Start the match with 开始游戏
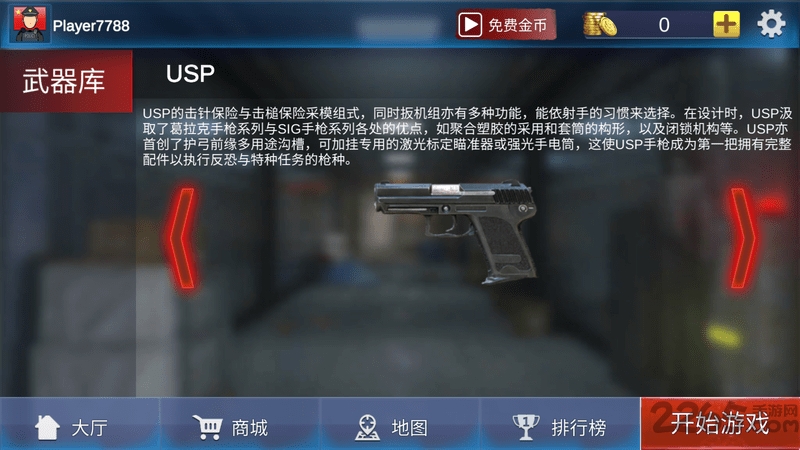Viewport: 800px width, 450px height. tap(720, 424)
